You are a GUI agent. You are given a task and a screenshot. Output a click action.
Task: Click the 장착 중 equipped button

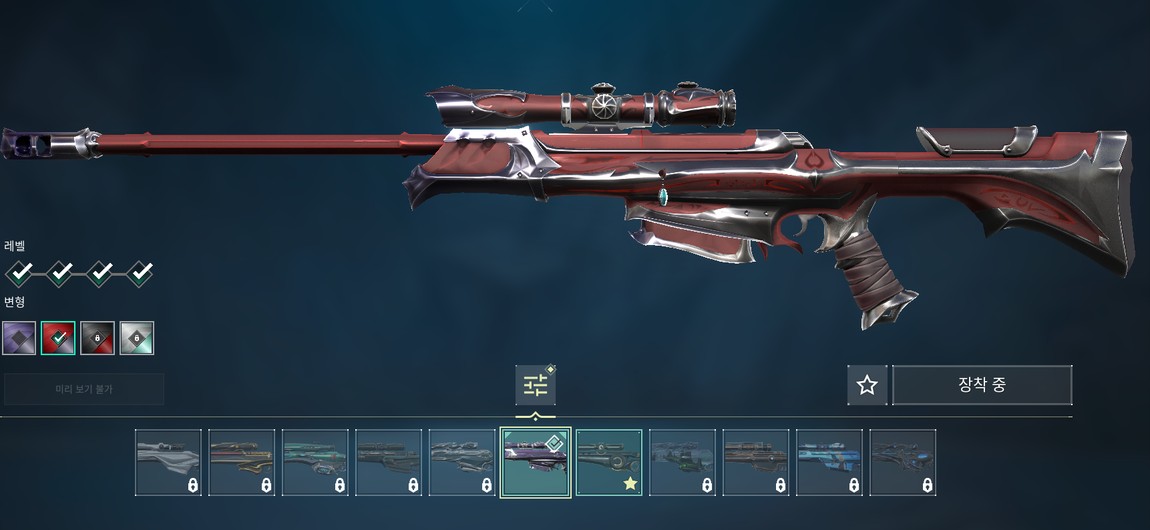pos(981,385)
